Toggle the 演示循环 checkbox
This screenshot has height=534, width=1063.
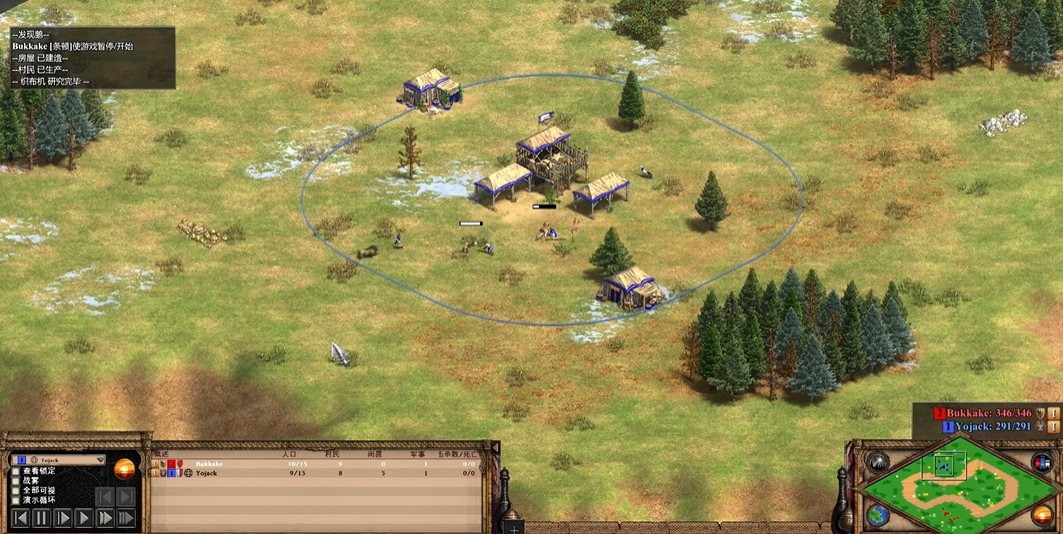click(16, 501)
